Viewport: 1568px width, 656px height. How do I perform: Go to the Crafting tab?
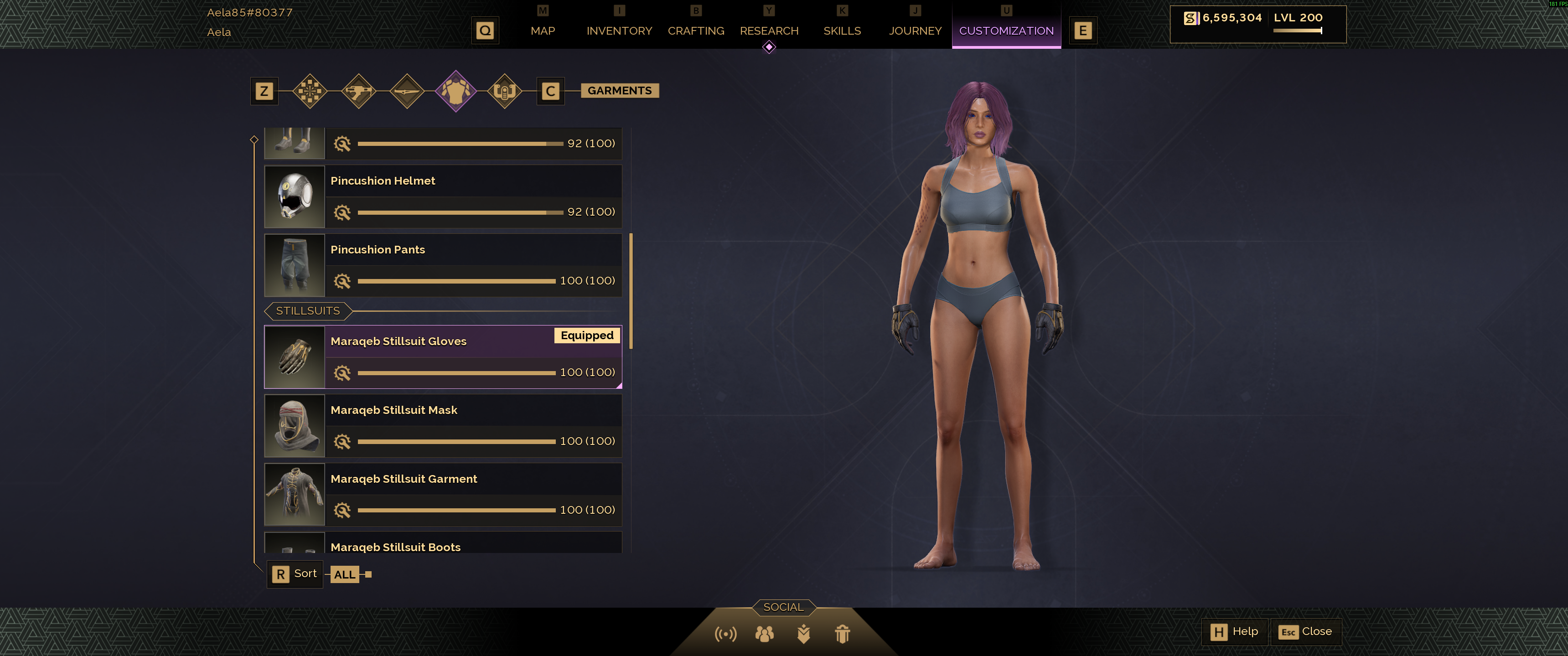[x=696, y=31]
